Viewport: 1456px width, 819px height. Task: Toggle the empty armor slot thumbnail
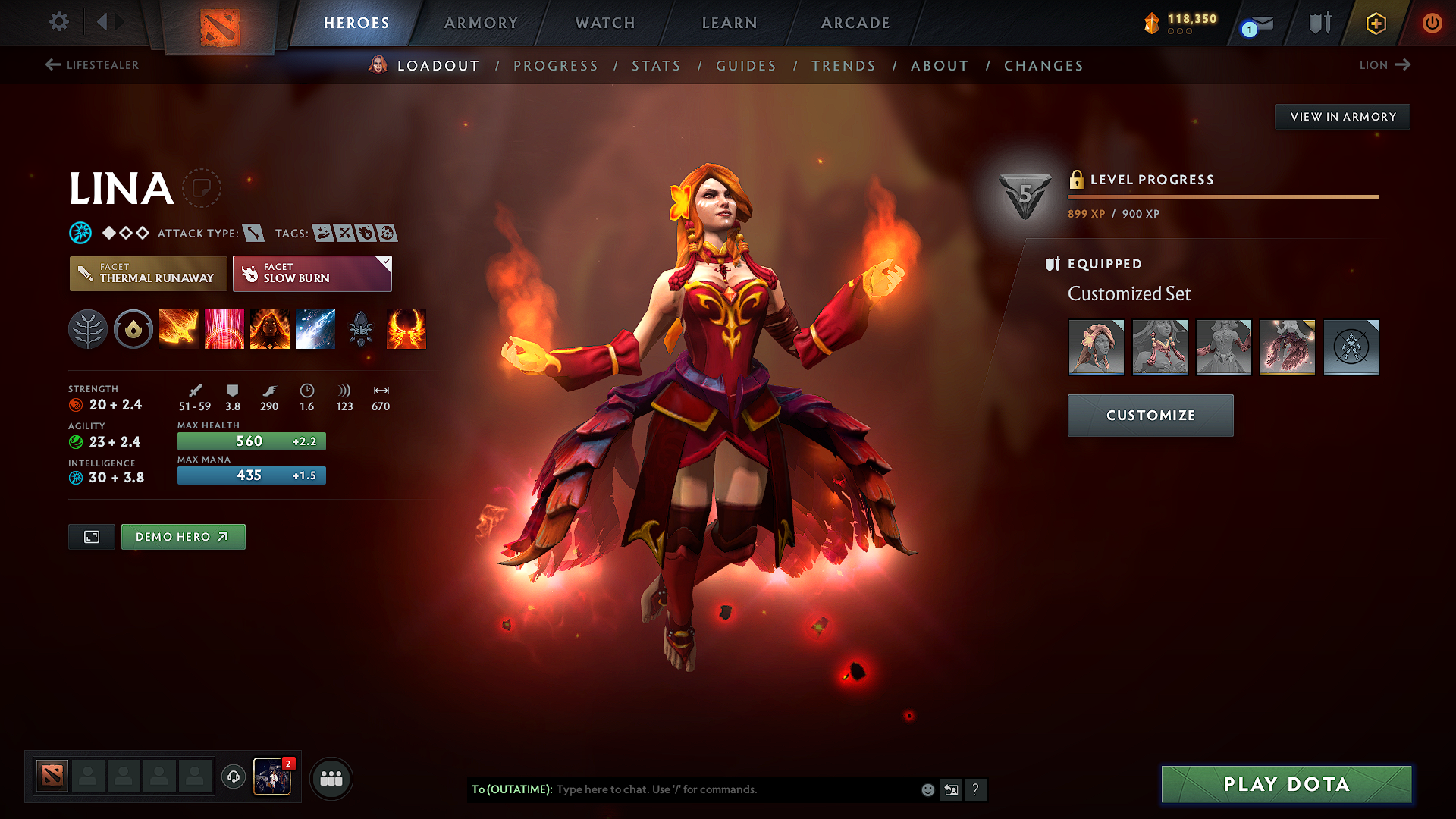pos(1351,347)
